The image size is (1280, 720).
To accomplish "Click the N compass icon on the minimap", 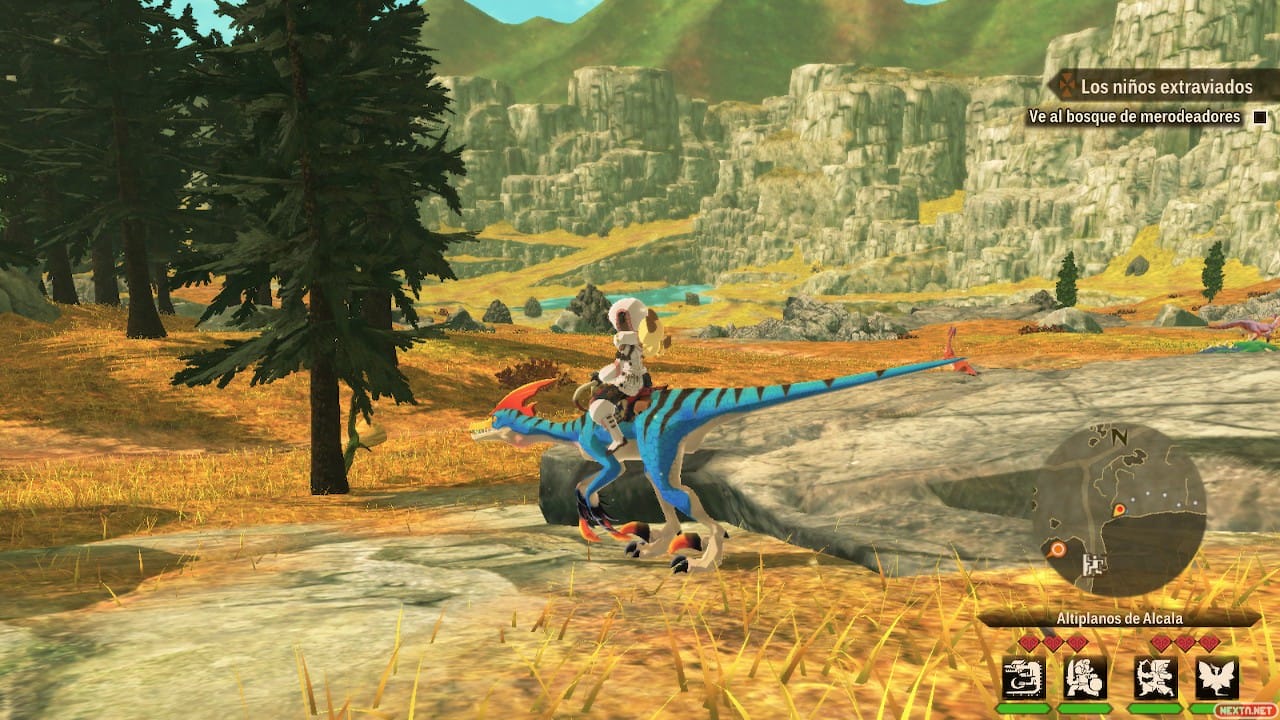I will [x=1119, y=437].
